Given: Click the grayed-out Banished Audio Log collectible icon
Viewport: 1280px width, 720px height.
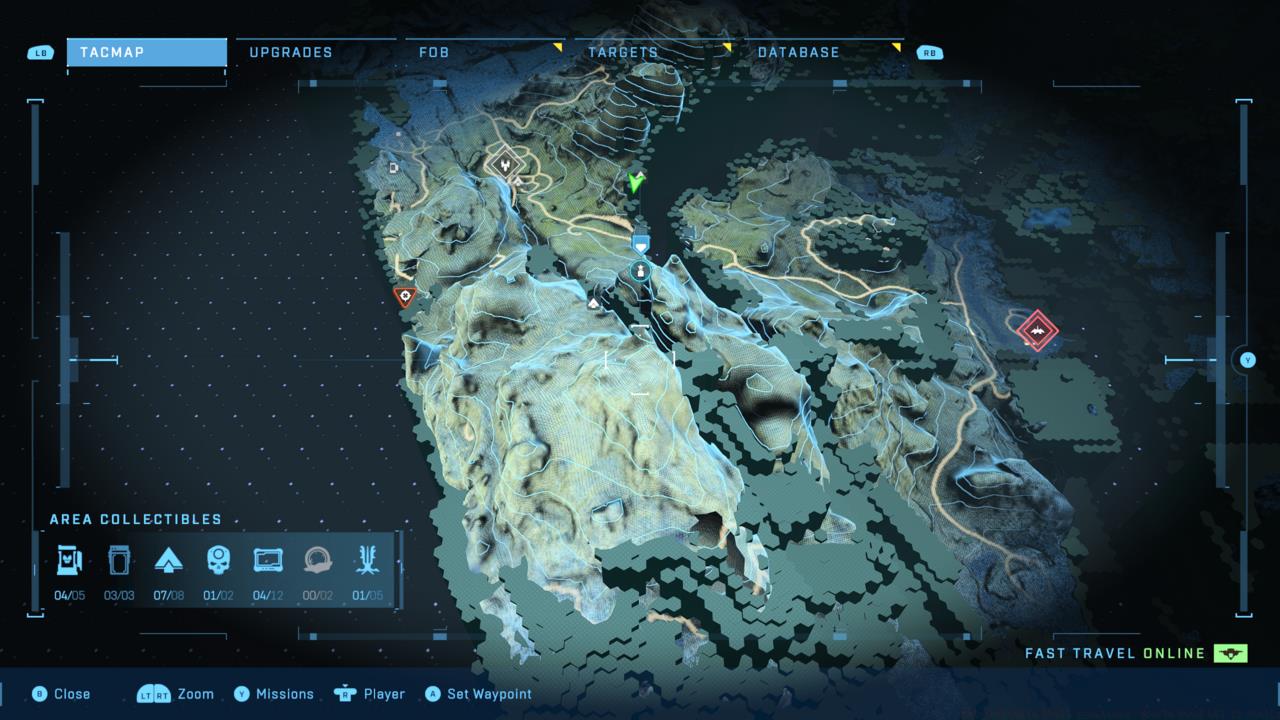Looking at the screenshot, I should [x=318, y=561].
